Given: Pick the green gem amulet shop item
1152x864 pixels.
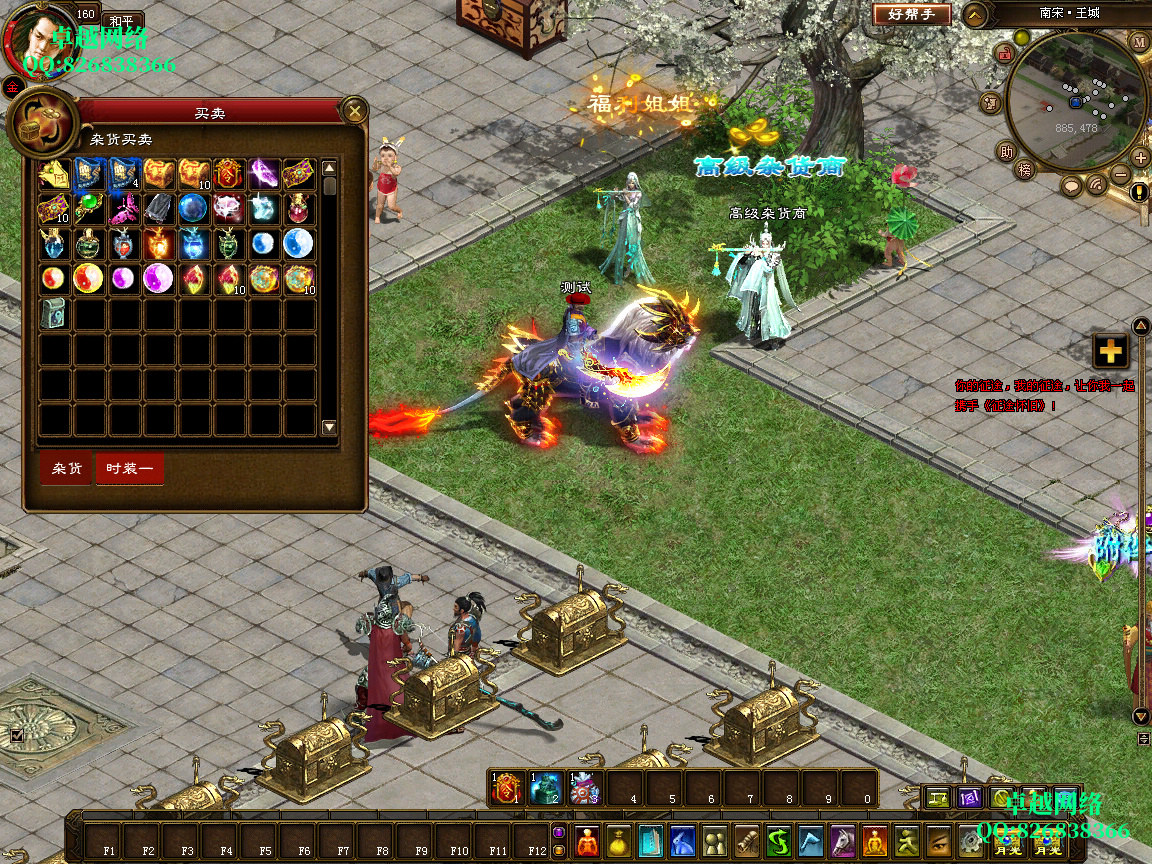Looking at the screenshot, I should tap(89, 209).
